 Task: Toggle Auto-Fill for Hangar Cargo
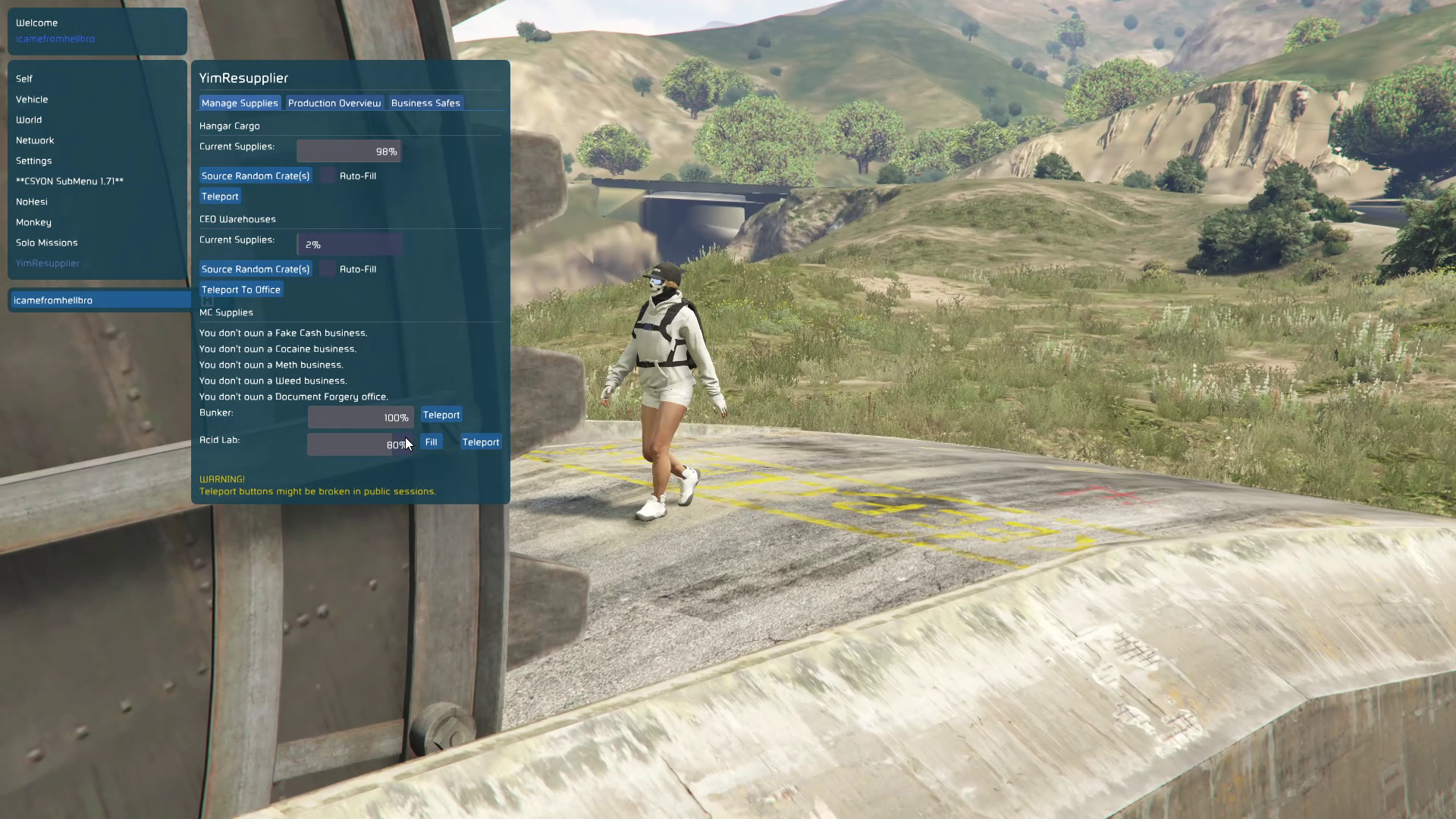[x=328, y=176]
